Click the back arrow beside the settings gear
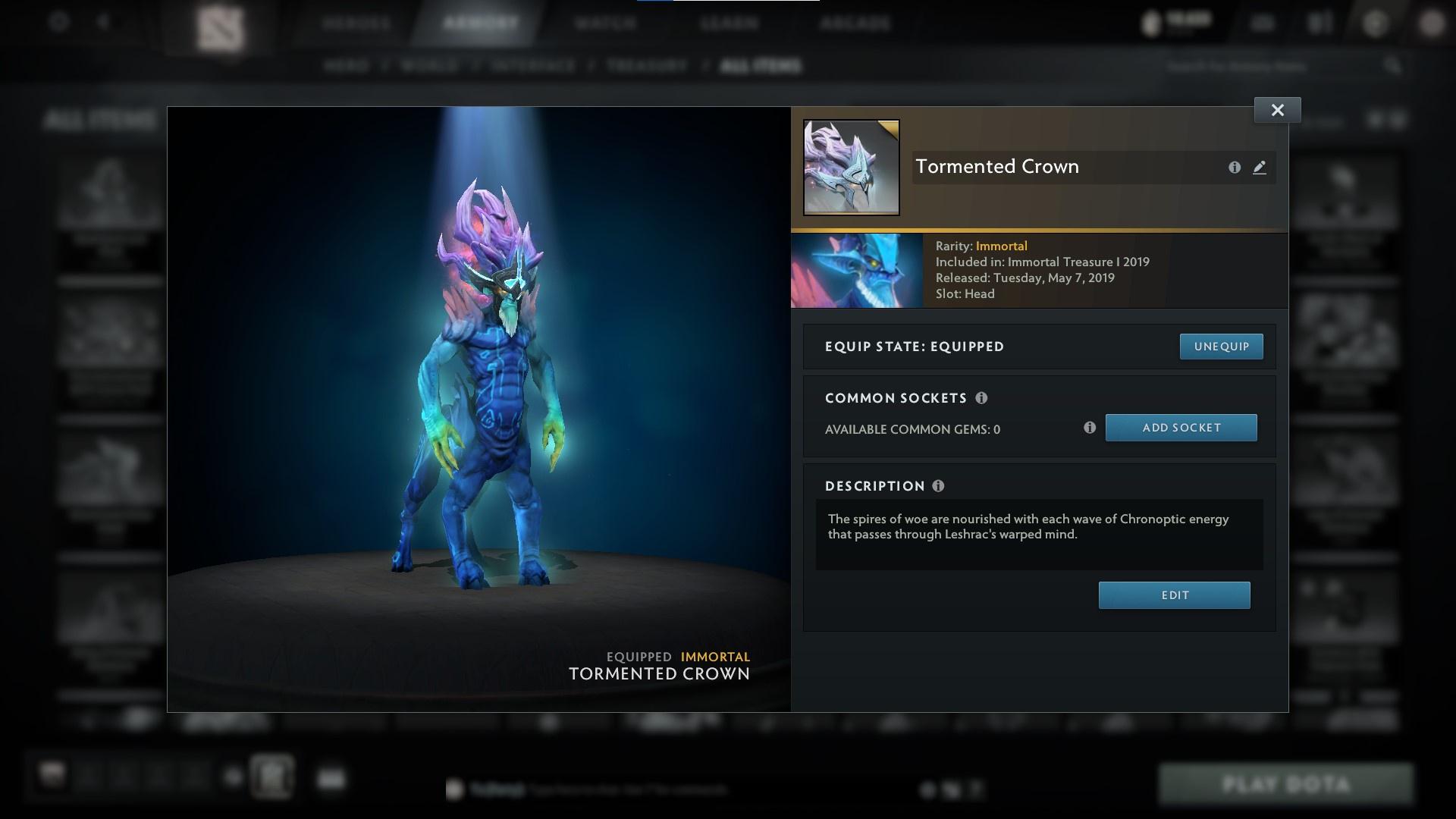The height and width of the screenshot is (819, 1456). click(102, 23)
